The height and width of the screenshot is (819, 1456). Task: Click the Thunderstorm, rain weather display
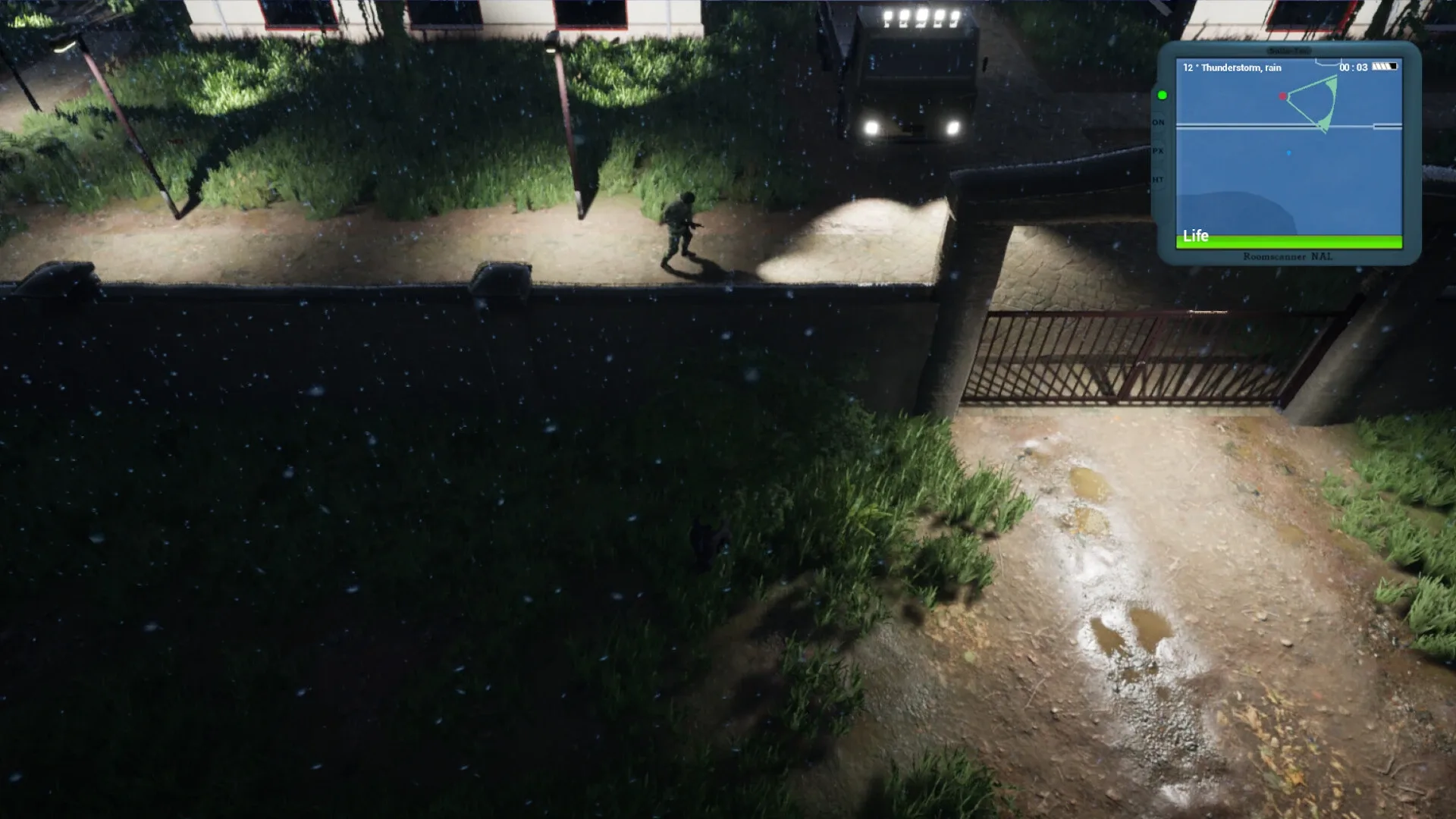coord(1232,67)
